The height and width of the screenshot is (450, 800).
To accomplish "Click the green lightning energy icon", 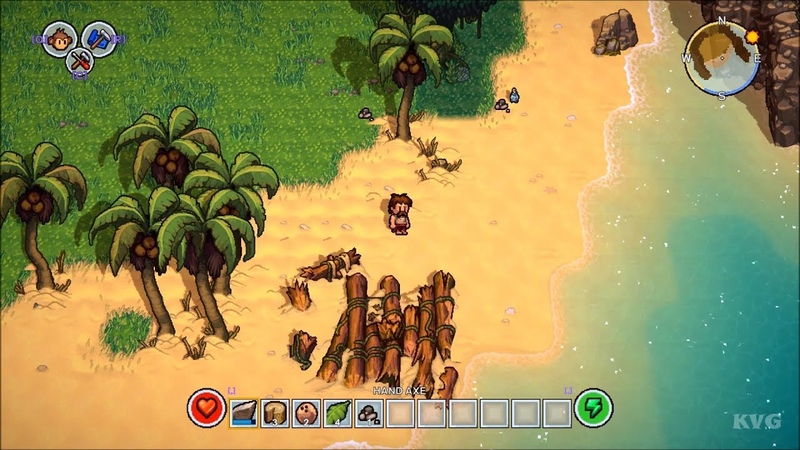I will (x=593, y=408).
